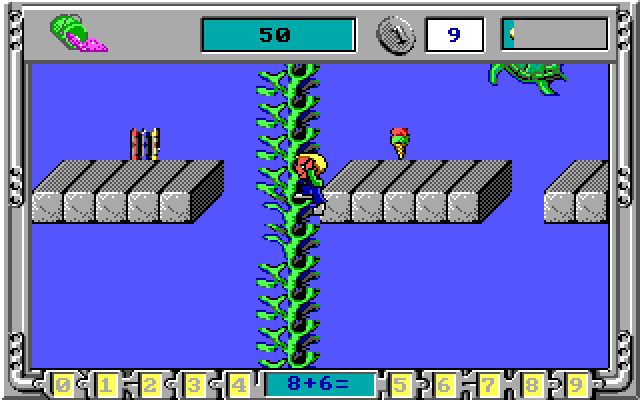This screenshot has width=640, height=400.
Task: Click the green slime bucket icon
Action: point(78,34)
